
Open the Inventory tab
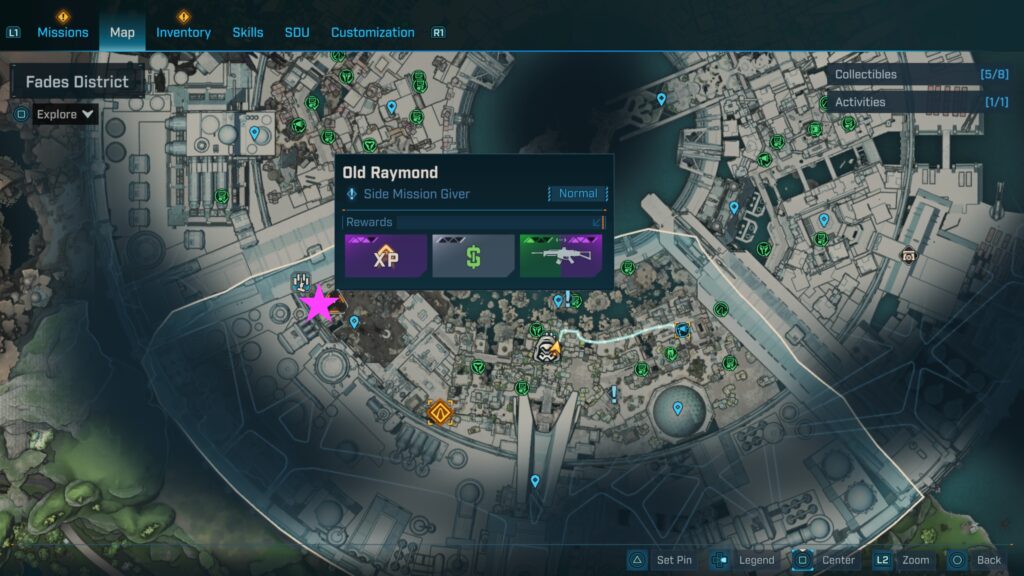(183, 32)
